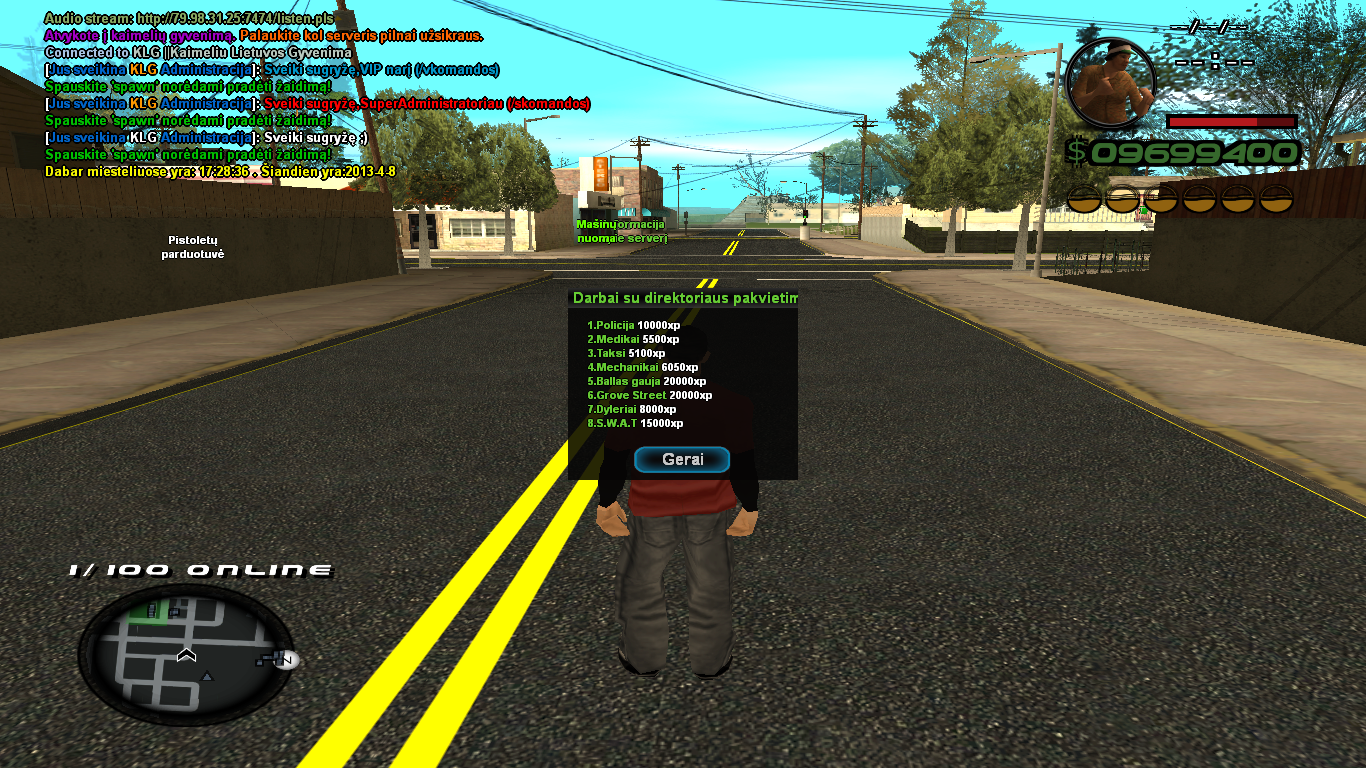Click the circular radar minimap
Viewport: 1366px width, 768px height.
[186, 654]
